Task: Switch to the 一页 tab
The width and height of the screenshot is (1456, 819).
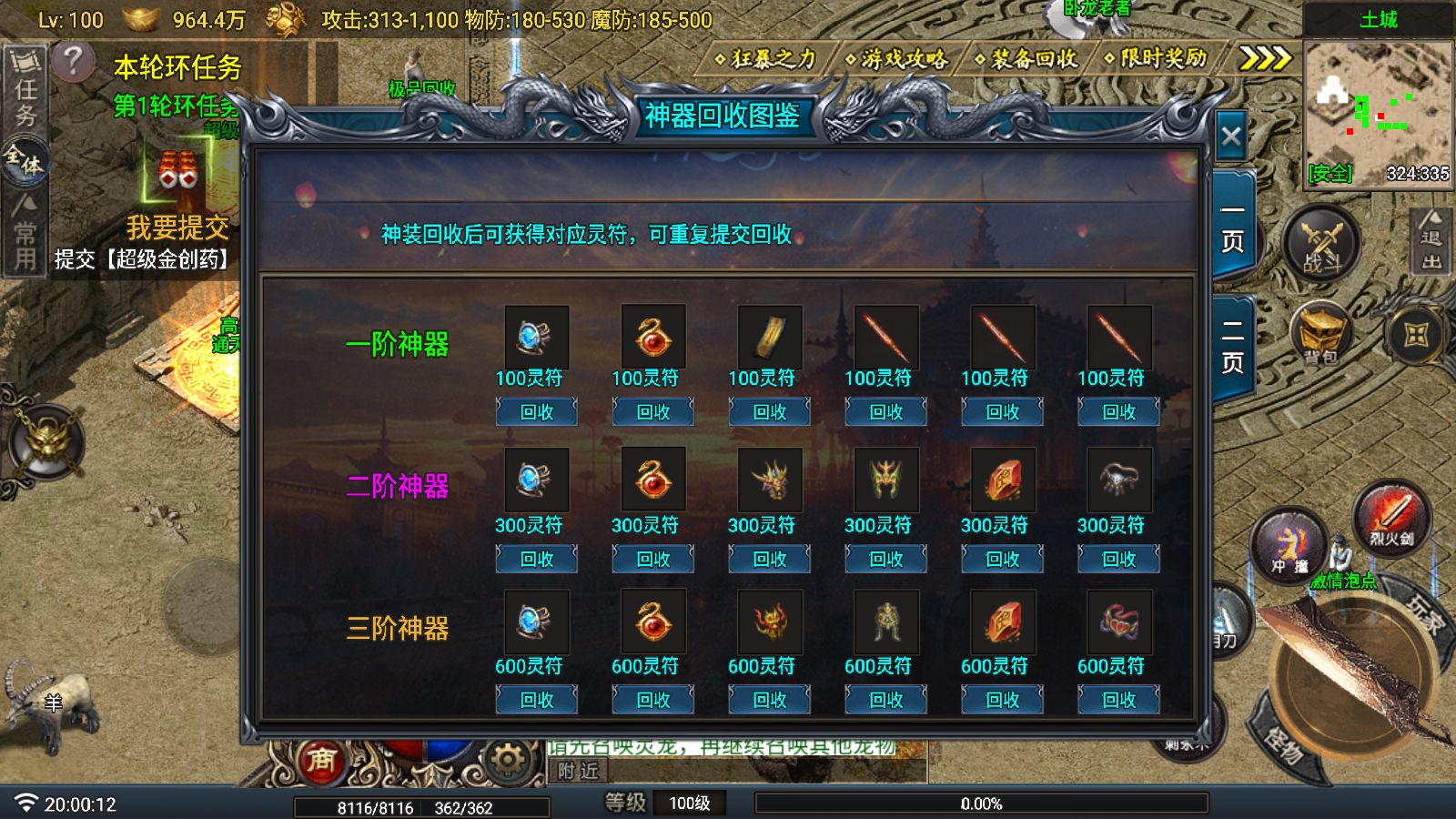Action: [1232, 226]
